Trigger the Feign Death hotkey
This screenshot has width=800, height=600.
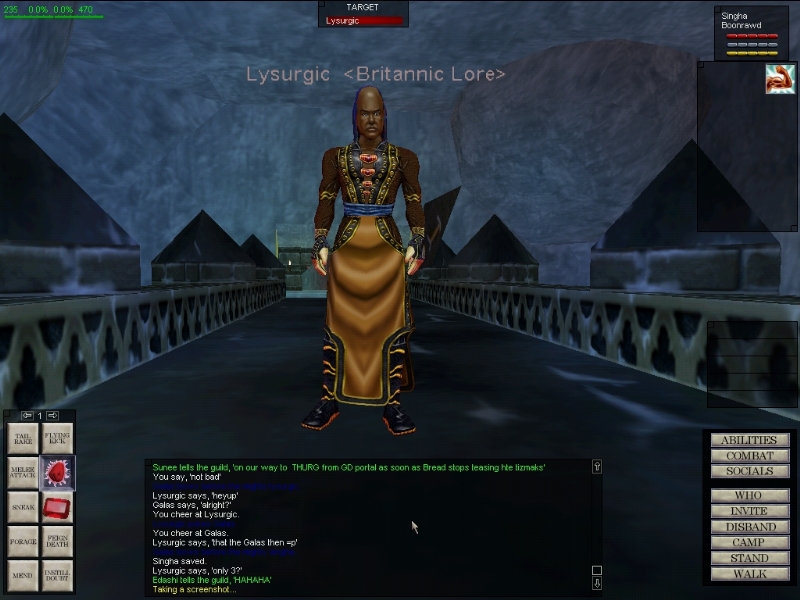tap(57, 541)
